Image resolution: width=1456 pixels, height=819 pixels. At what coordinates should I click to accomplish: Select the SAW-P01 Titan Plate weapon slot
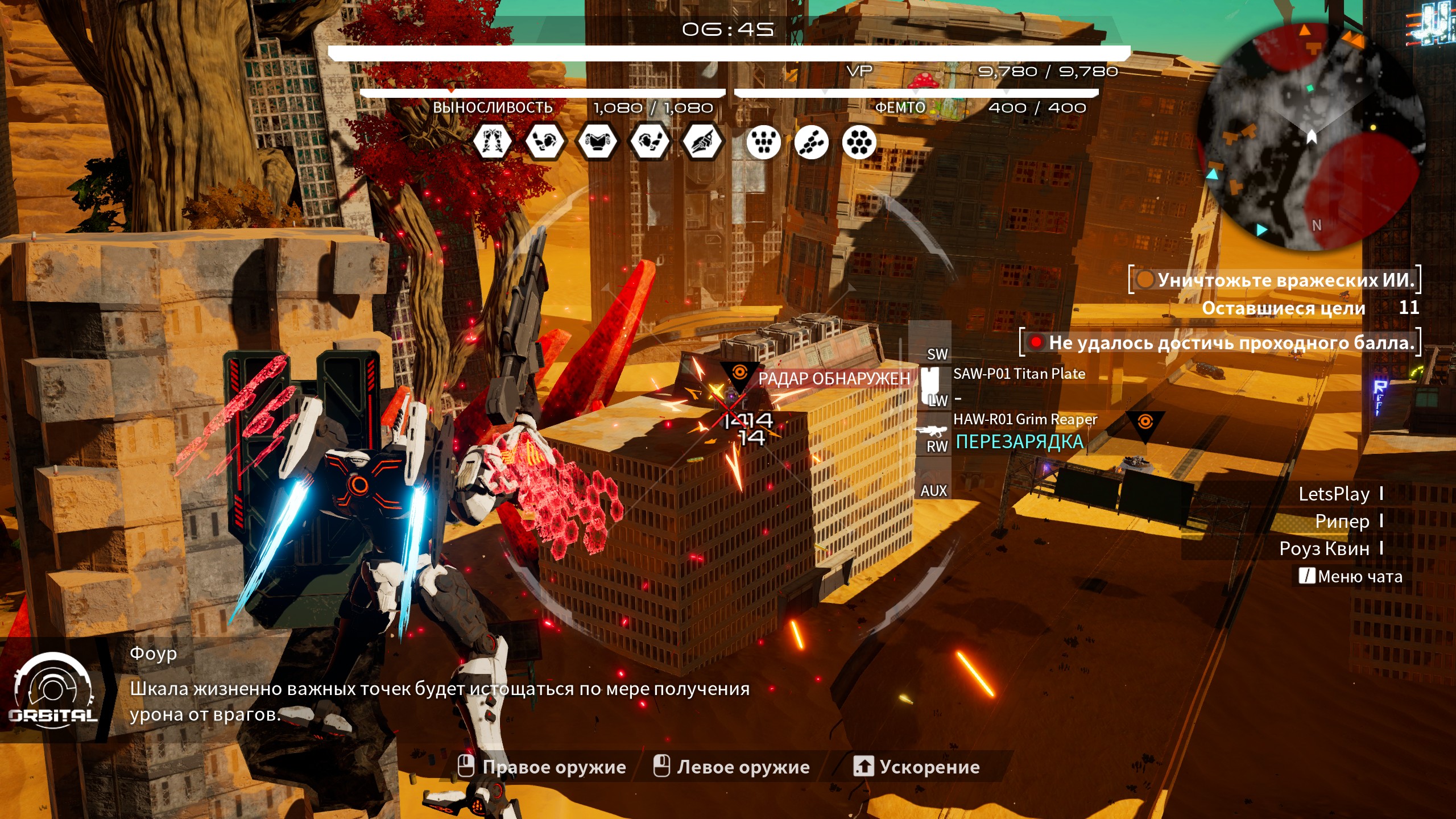1019,374
